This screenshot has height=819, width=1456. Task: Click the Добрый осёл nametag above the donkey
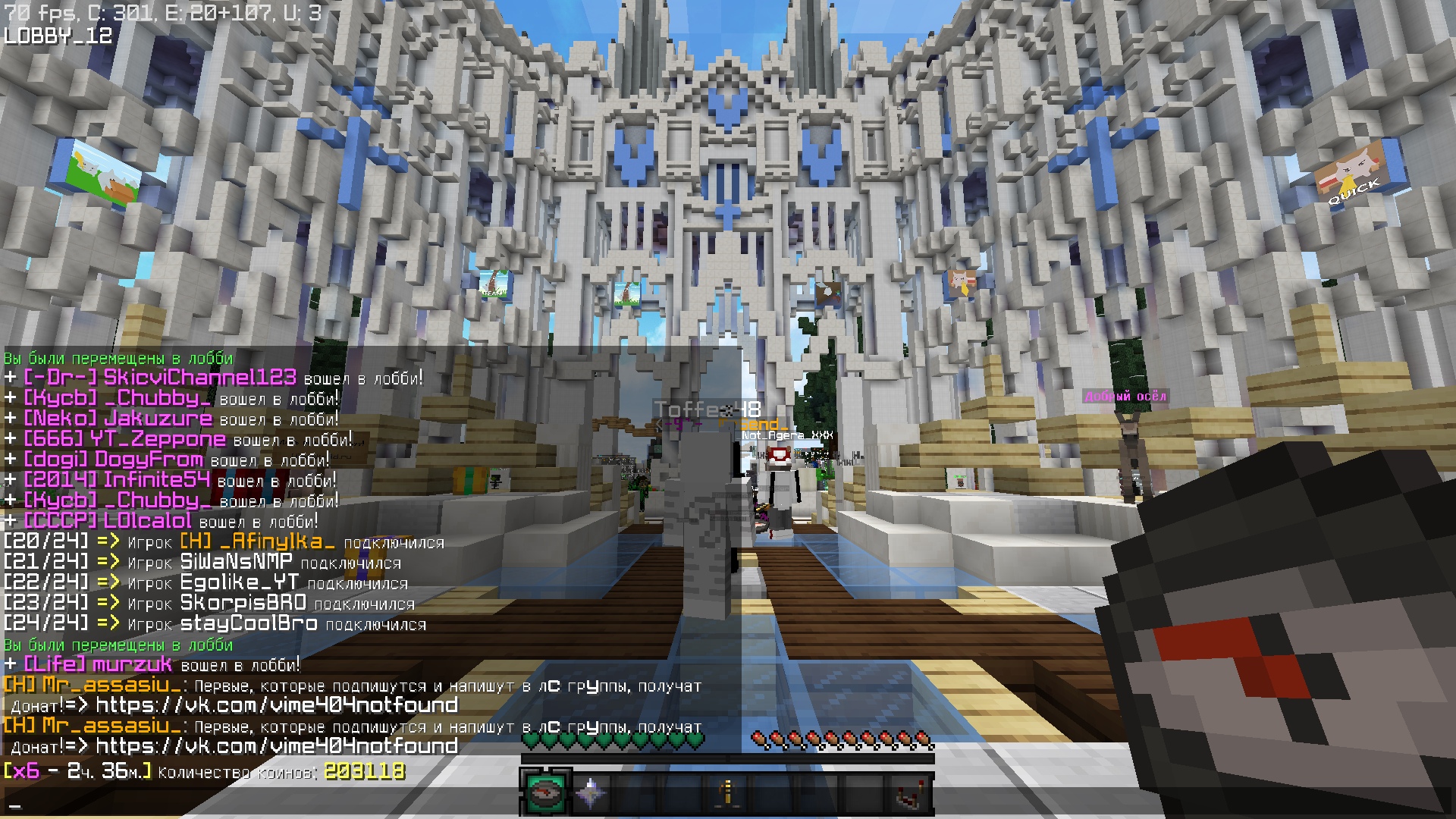[x=1125, y=394]
